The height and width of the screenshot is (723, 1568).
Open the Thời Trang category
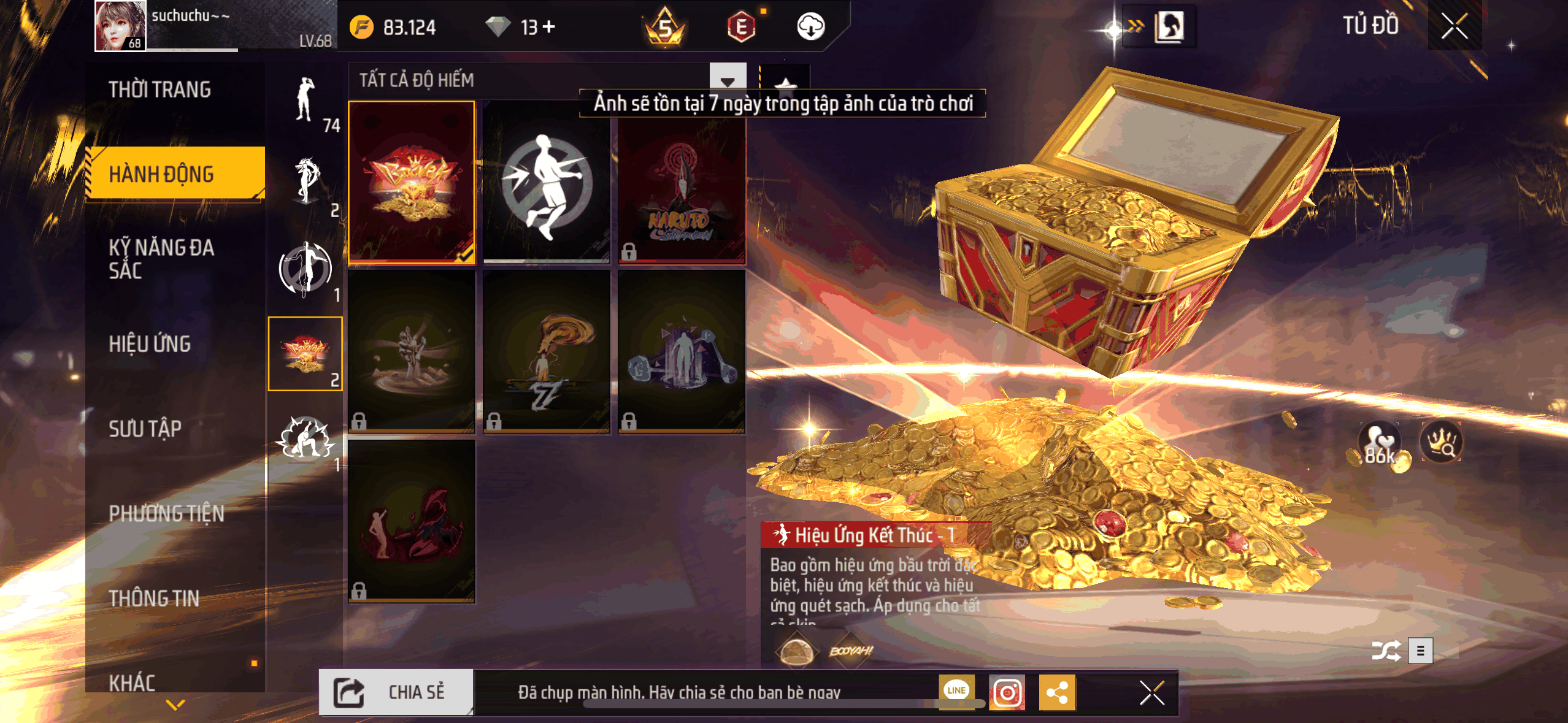160,90
